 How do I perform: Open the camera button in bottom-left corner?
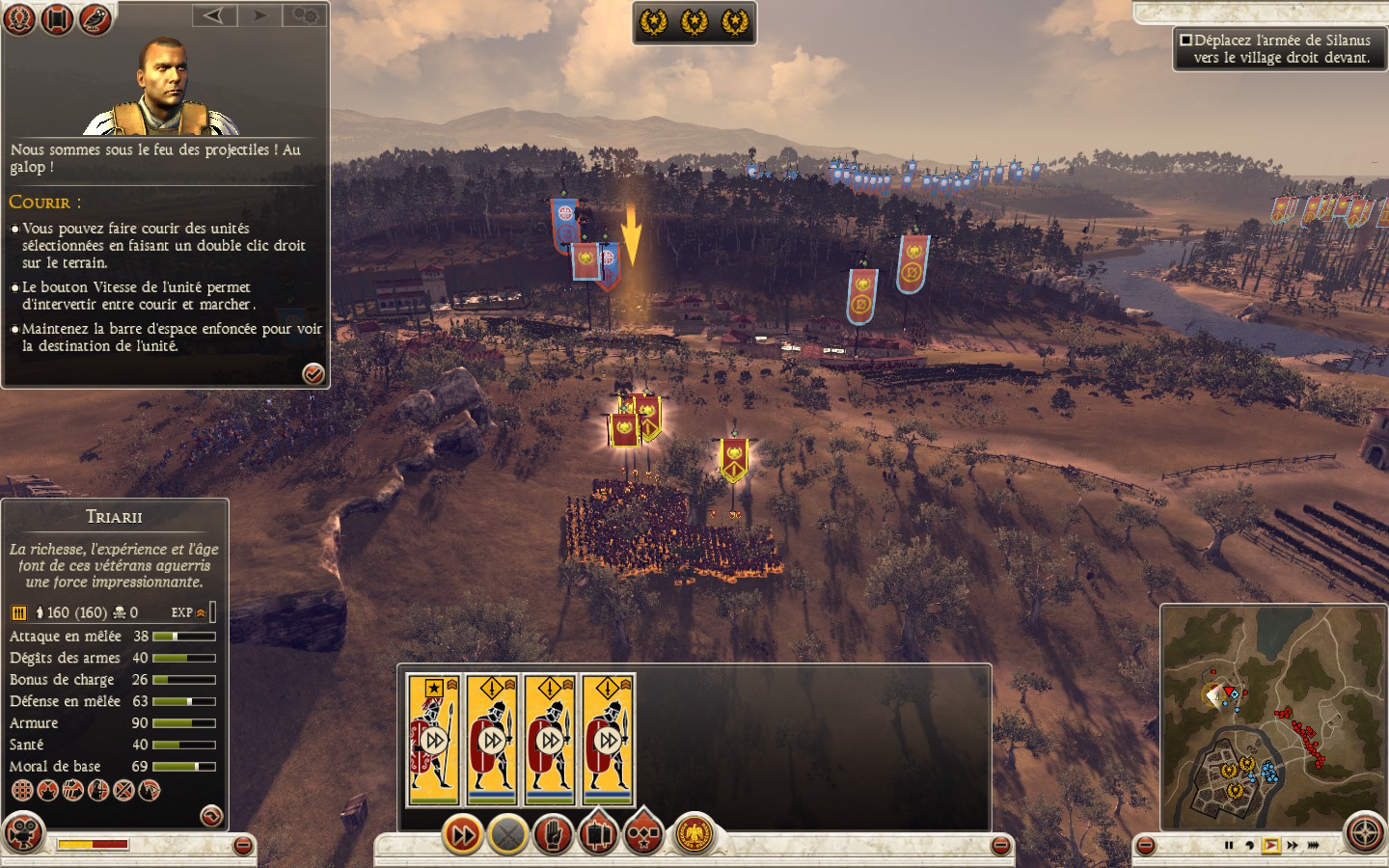coord(24,833)
